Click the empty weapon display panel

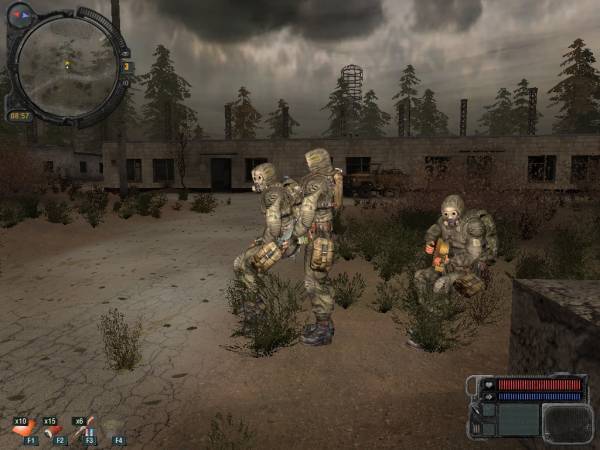click(x=566, y=420)
